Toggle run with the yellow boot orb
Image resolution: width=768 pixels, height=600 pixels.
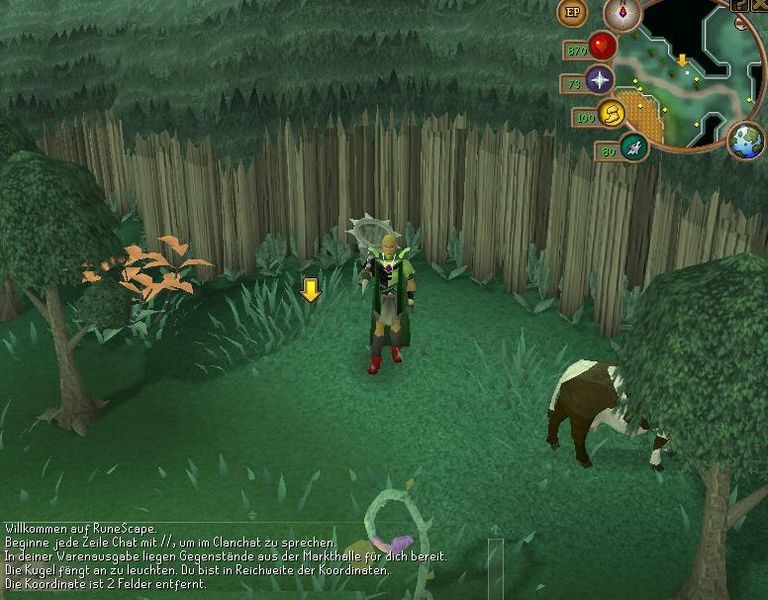click(612, 113)
